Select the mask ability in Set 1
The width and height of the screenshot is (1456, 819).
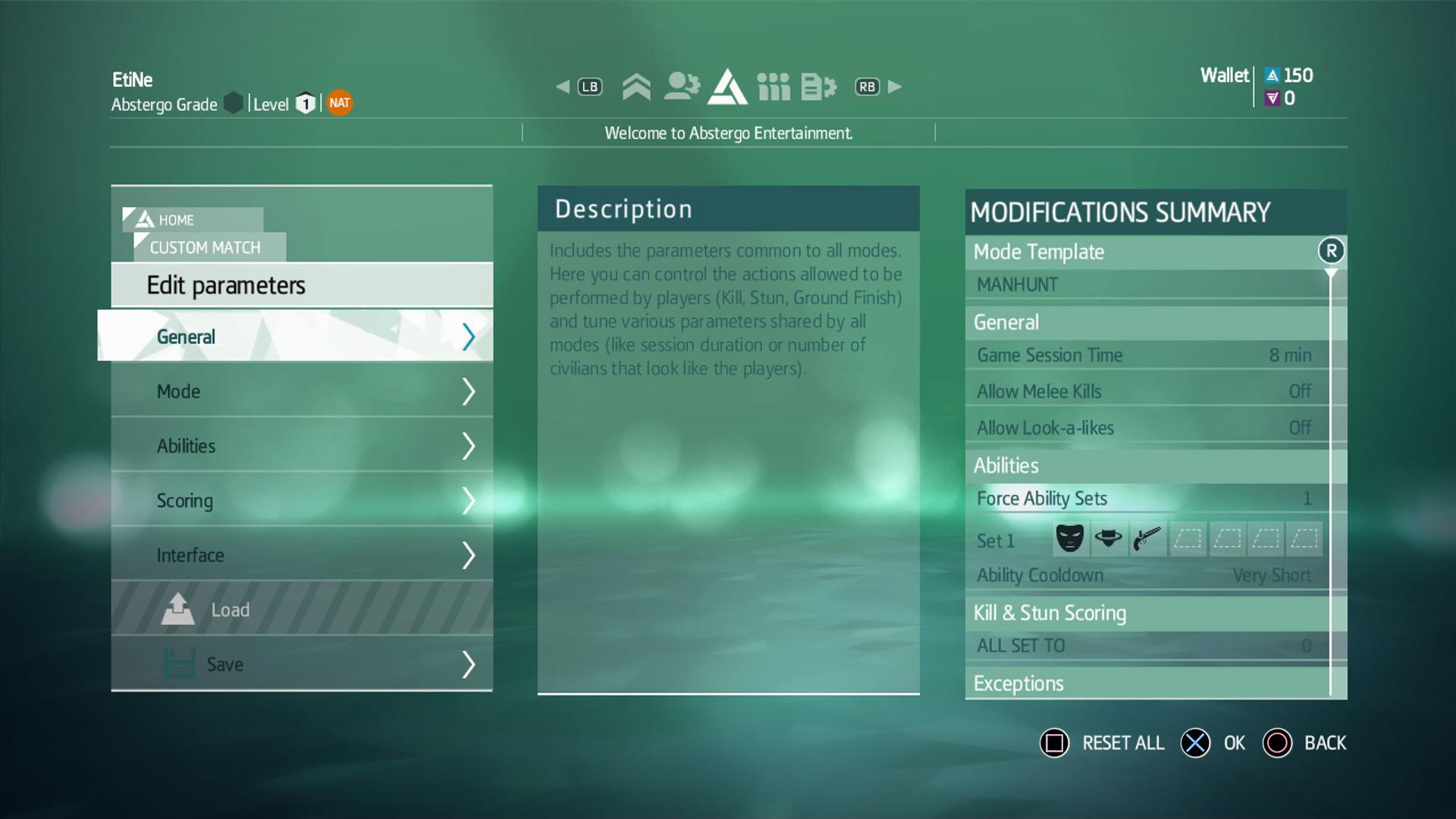(x=1070, y=538)
